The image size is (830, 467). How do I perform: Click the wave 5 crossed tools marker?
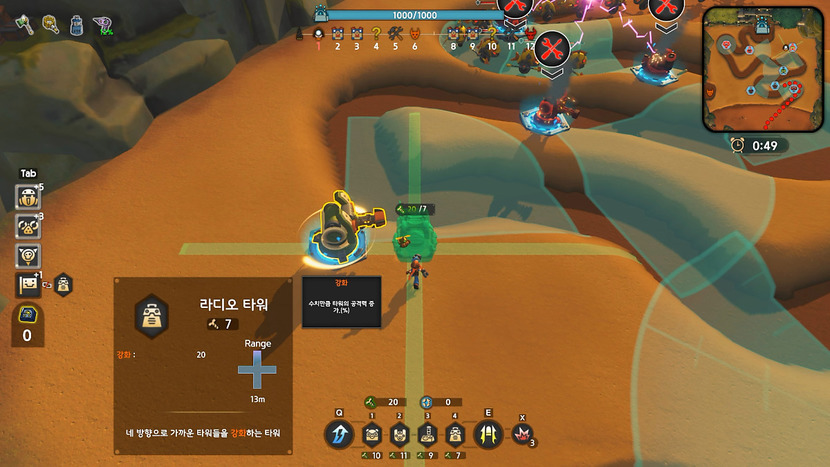[x=395, y=35]
